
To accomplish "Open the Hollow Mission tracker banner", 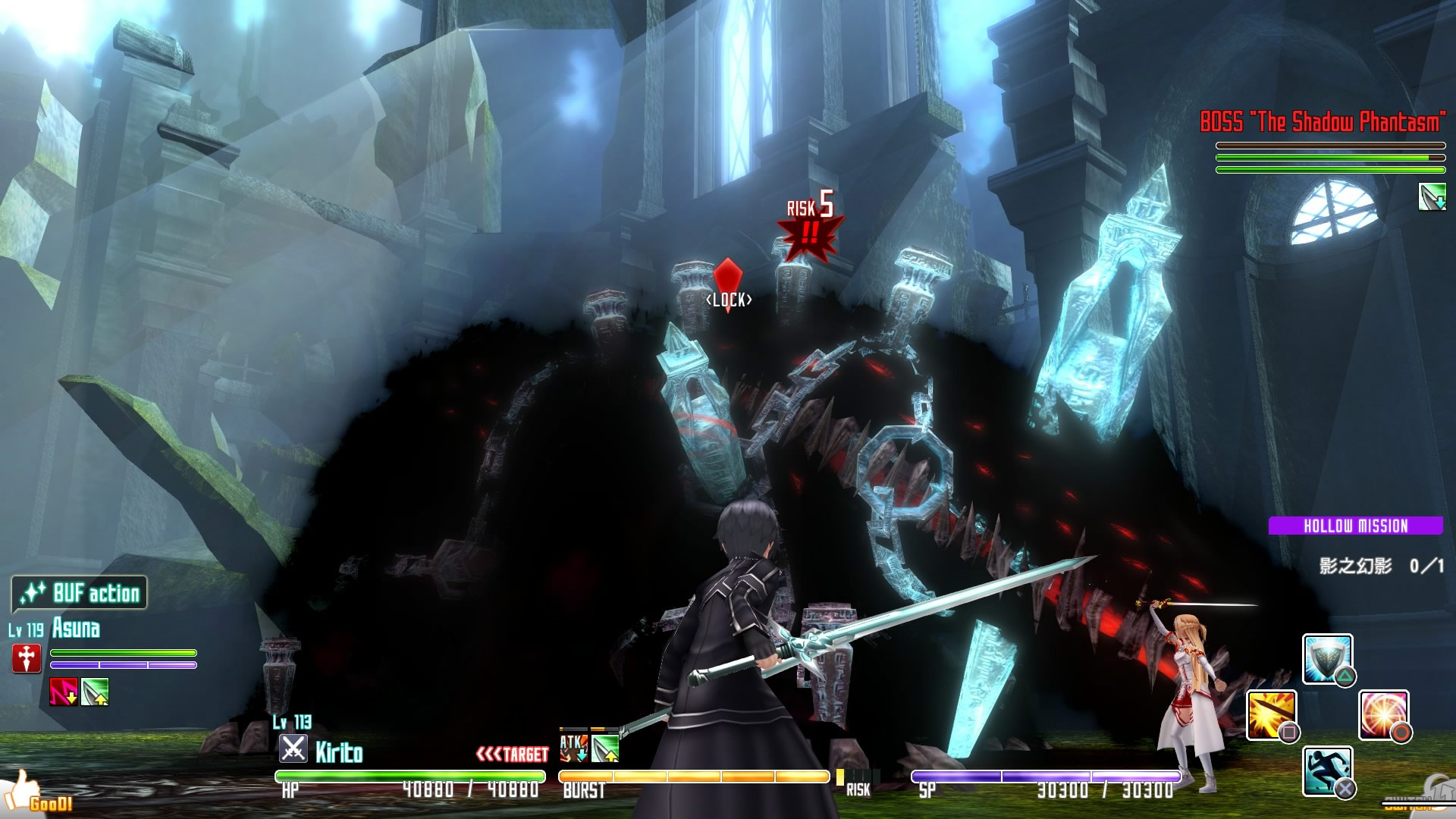I will point(1355,526).
